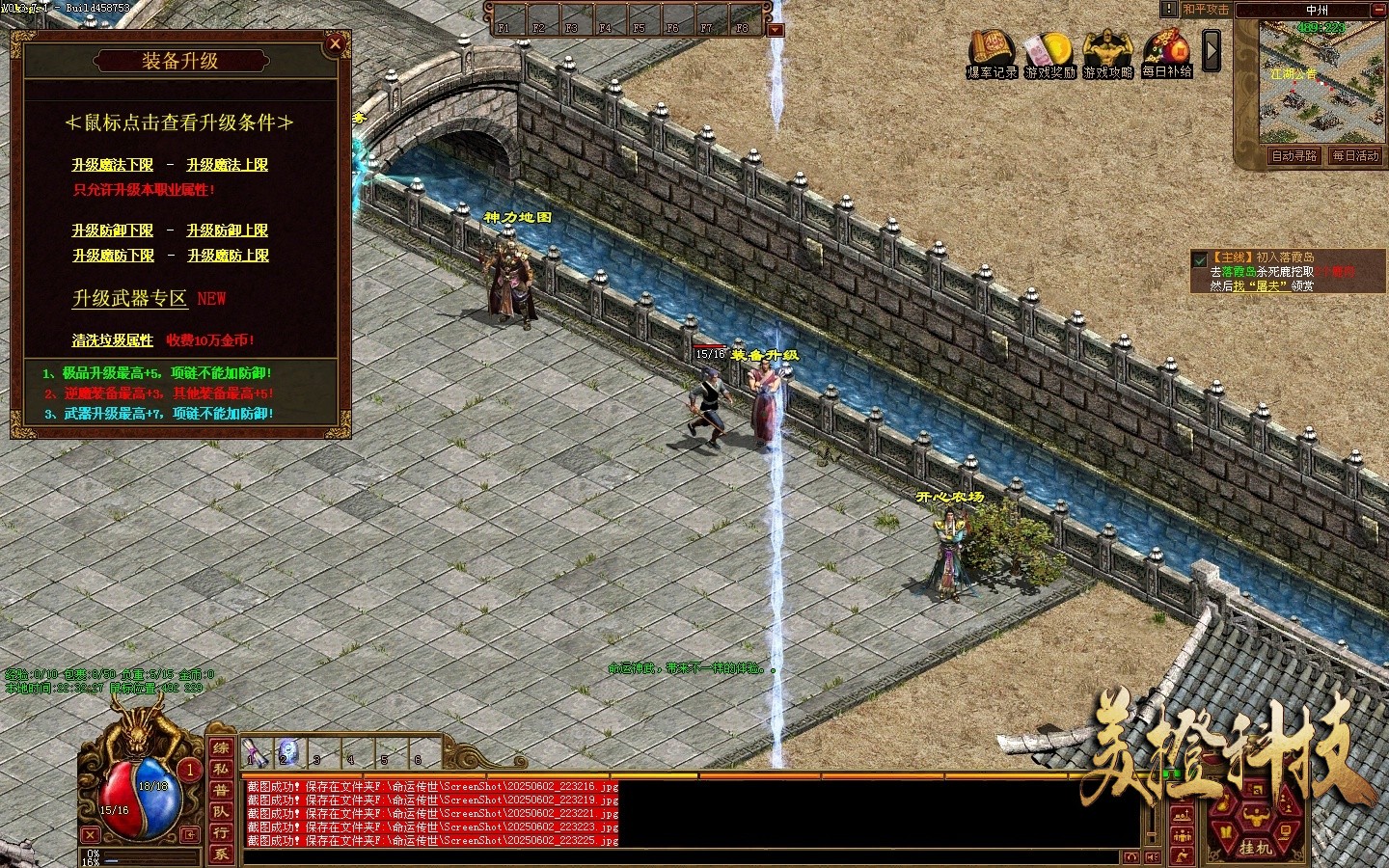Open the 游戏奖励 game rewards icon

click(1049, 53)
